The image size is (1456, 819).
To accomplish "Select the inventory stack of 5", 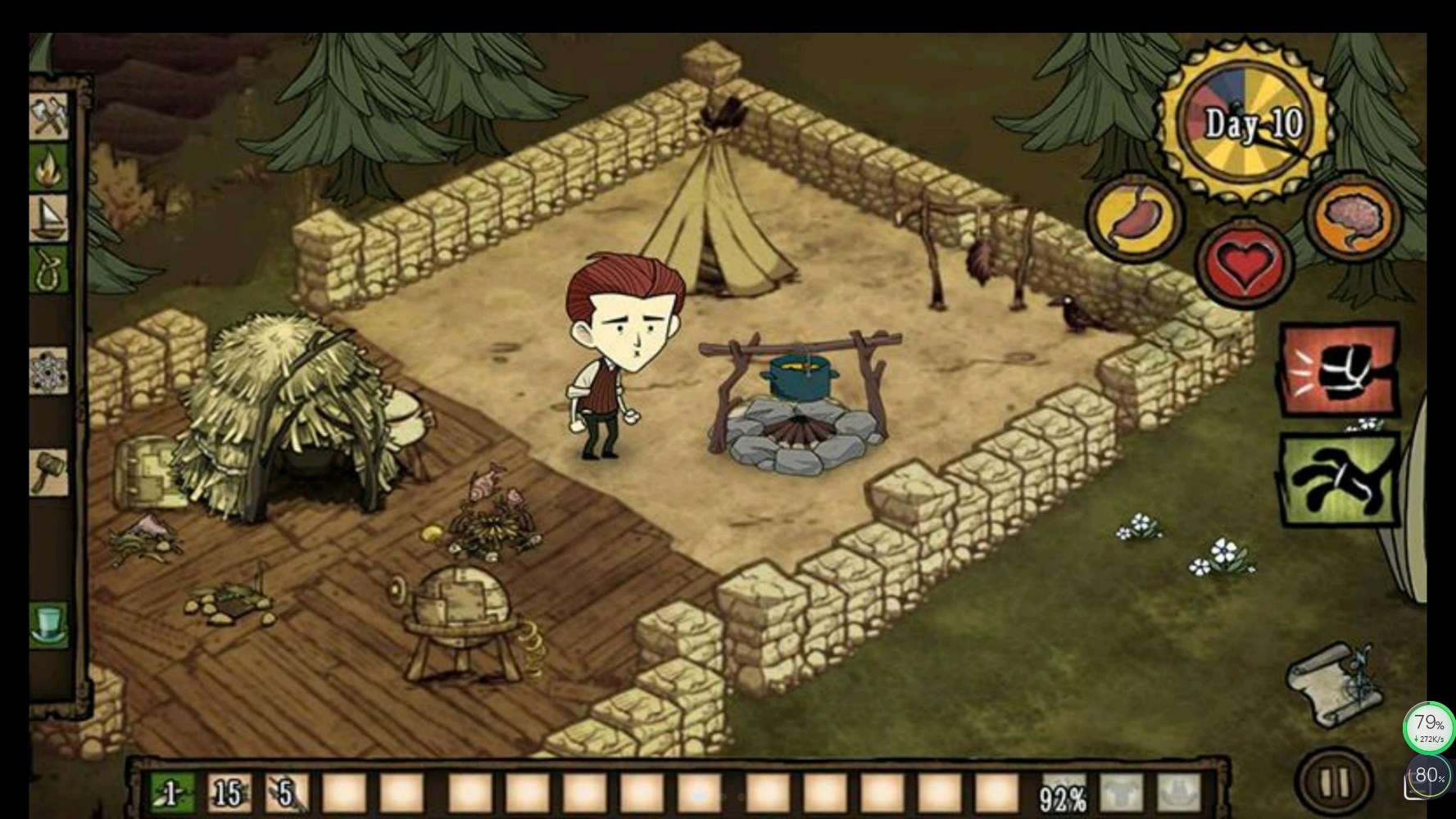I will click(x=287, y=794).
